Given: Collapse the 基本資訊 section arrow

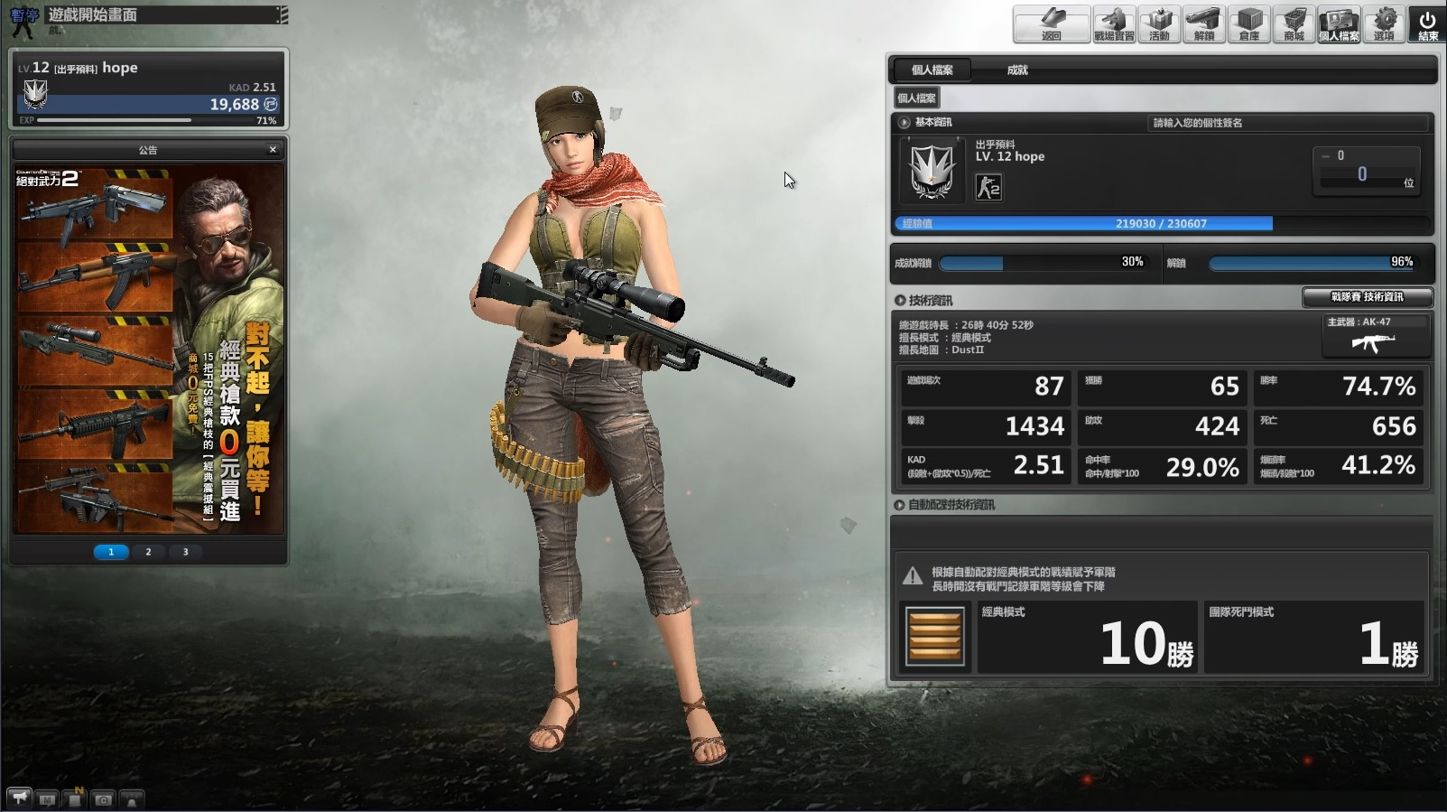Looking at the screenshot, I should tap(903, 123).
